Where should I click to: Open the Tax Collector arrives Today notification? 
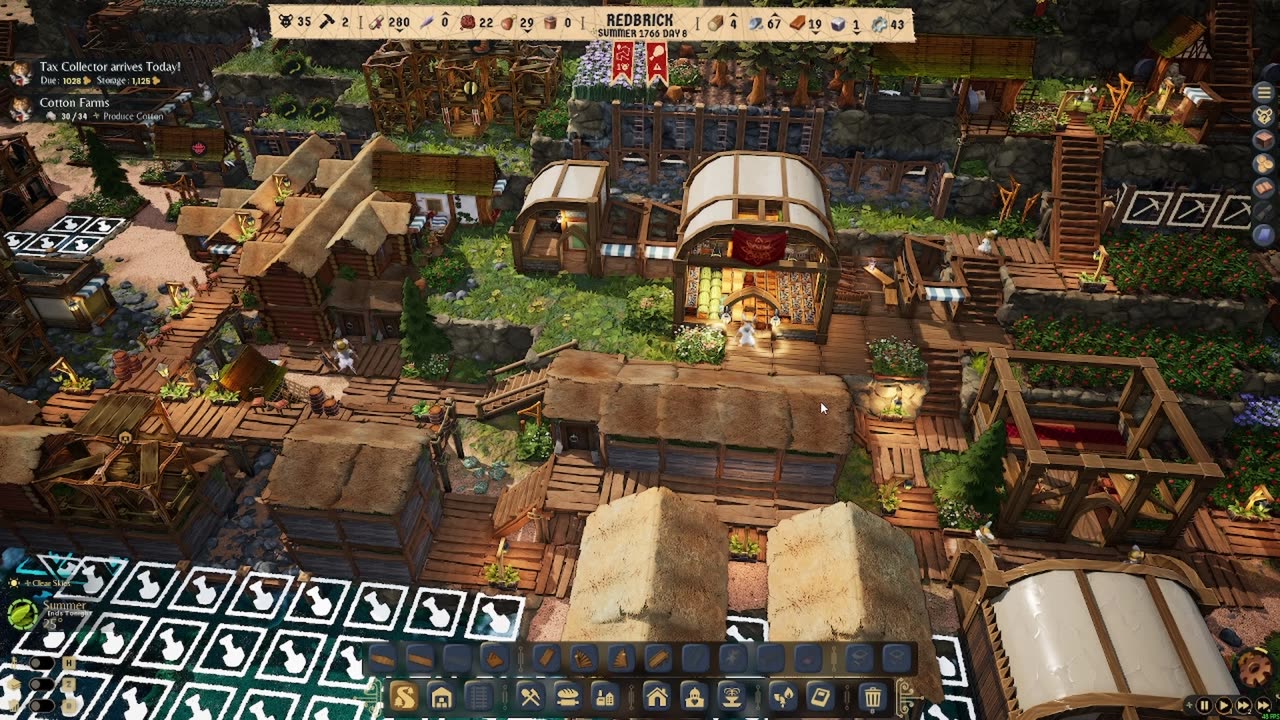point(110,67)
